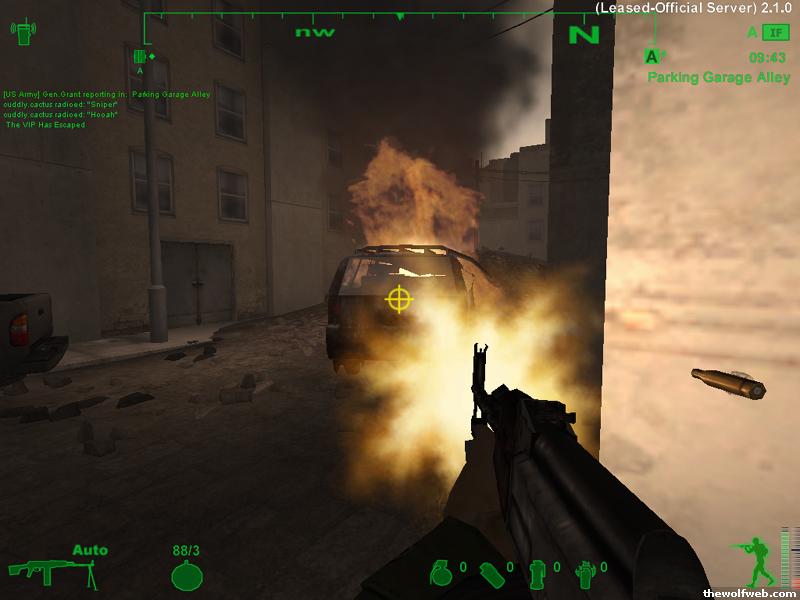Choose the frag grenade icon
The image size is (800, 600).
coord(440,572)
